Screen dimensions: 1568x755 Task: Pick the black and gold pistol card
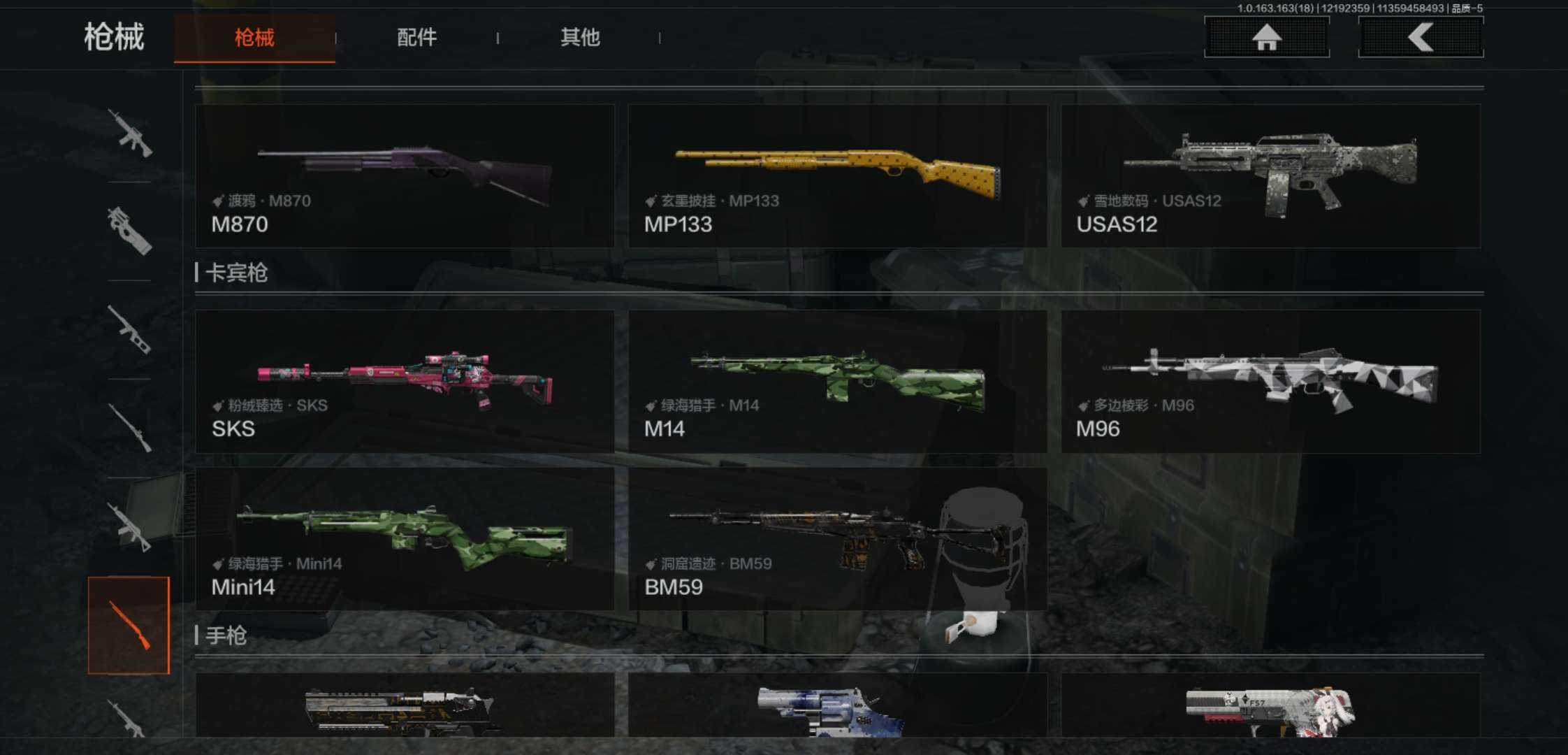pyautogui.click(x=405, y=706)
